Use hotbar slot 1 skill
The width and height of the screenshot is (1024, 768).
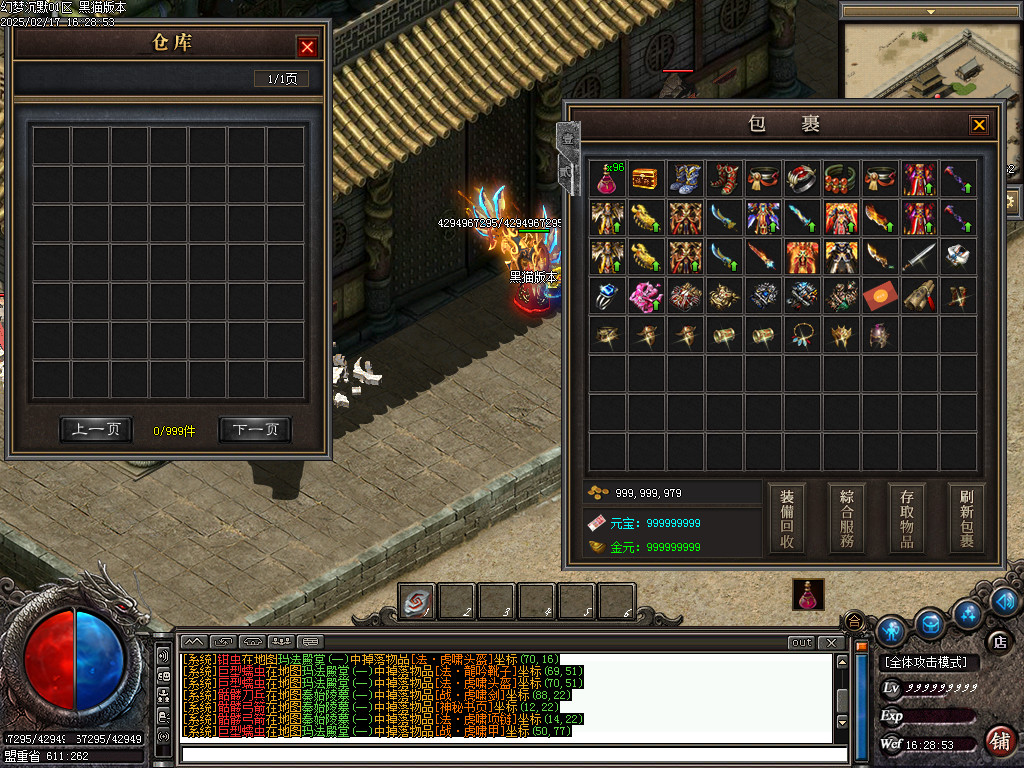click(x=416, y=601)
